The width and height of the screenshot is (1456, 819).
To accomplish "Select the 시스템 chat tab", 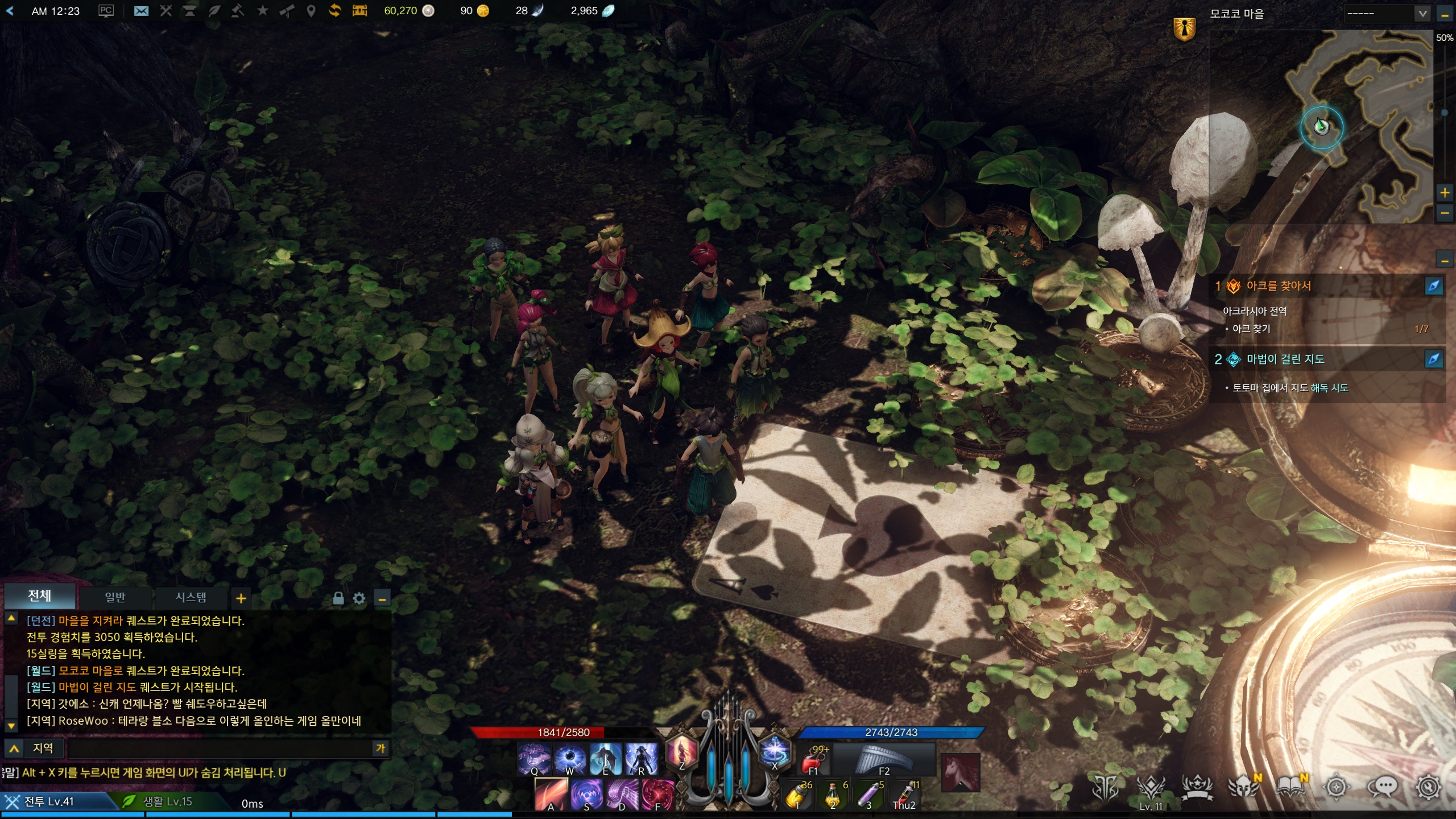I will (191, 597).
